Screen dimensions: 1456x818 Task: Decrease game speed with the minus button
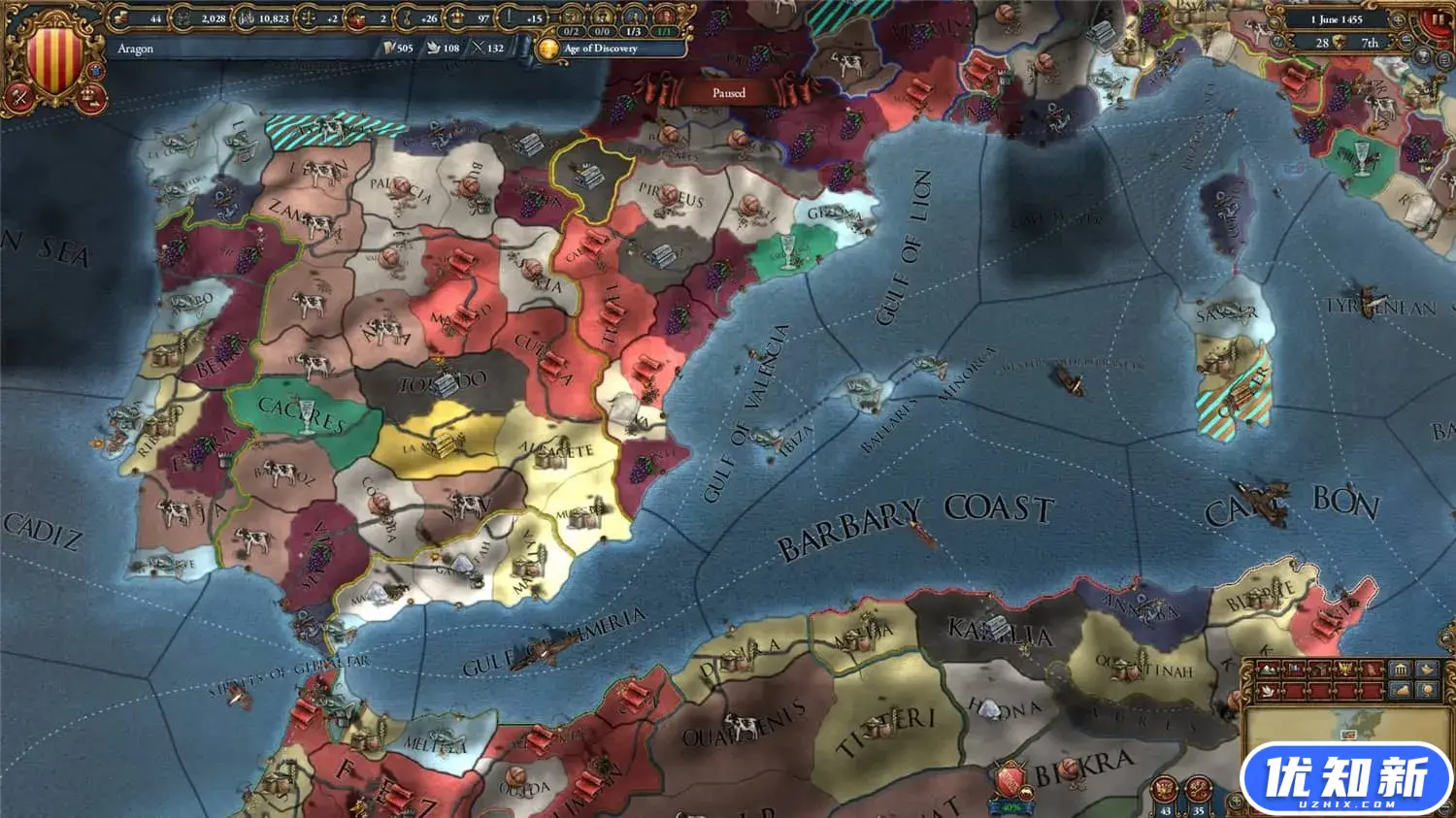[x=1406, y=42]
